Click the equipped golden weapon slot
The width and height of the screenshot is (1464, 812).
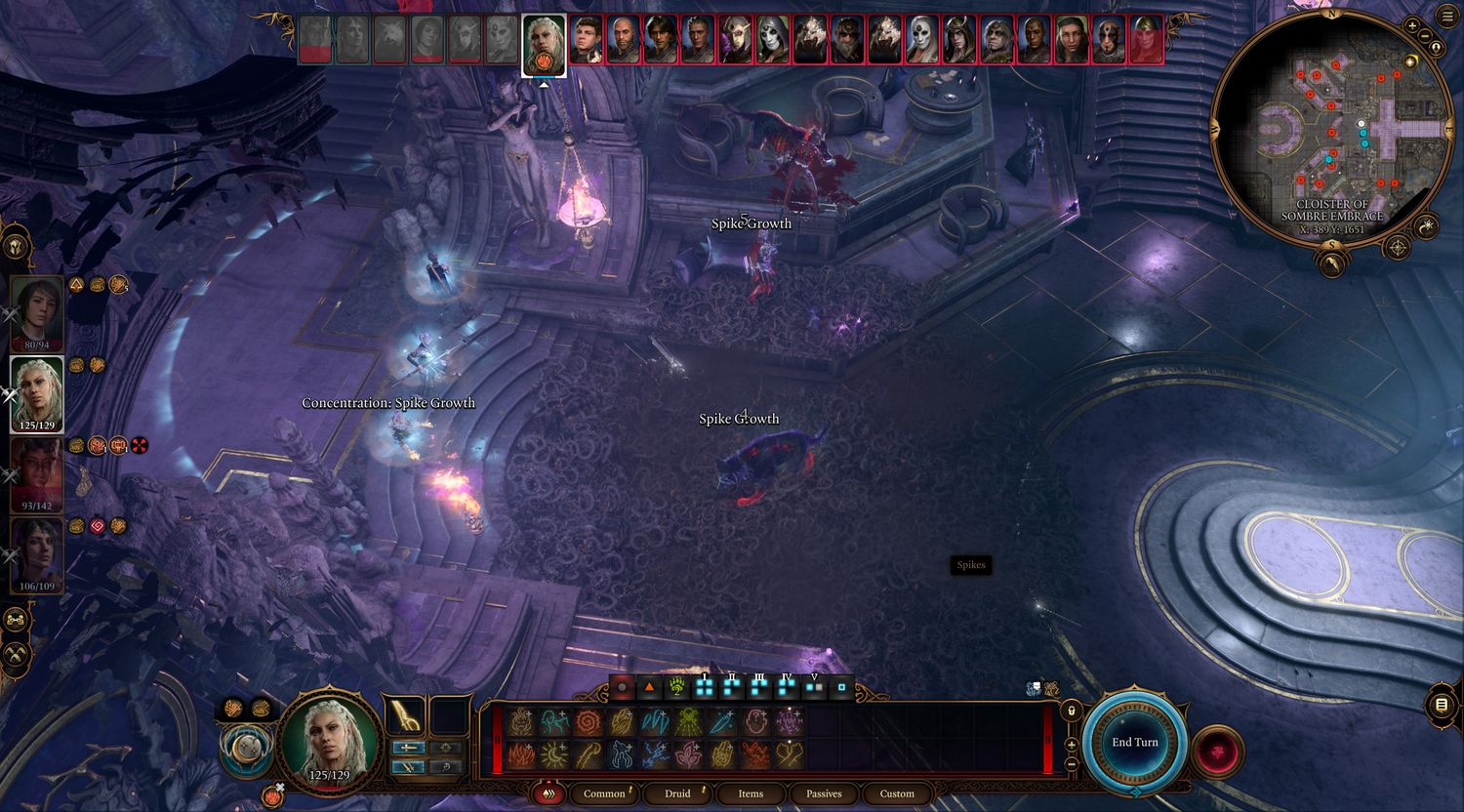click(x=404, y=717)
